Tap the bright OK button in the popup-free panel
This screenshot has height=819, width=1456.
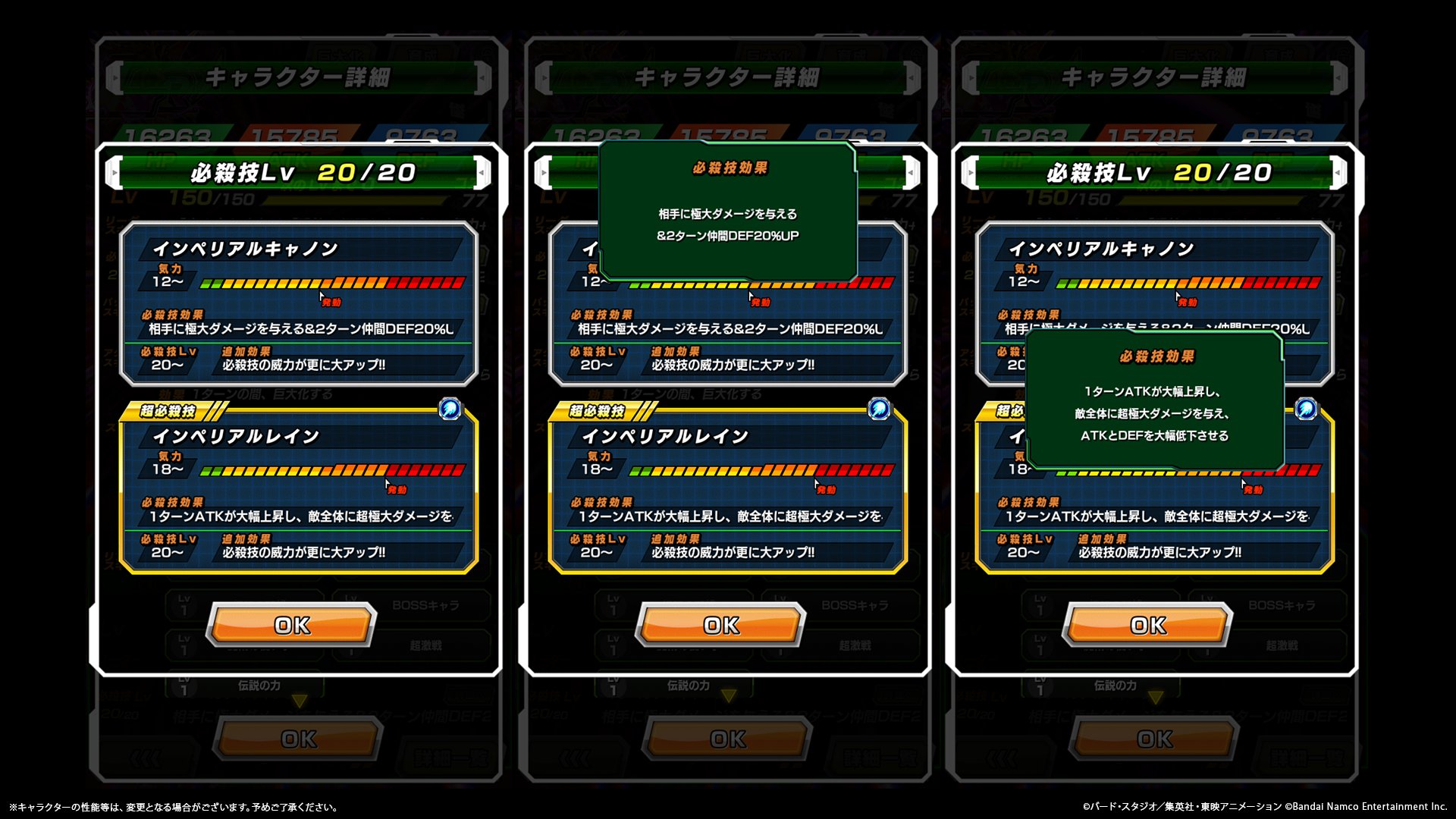[292, 625]
